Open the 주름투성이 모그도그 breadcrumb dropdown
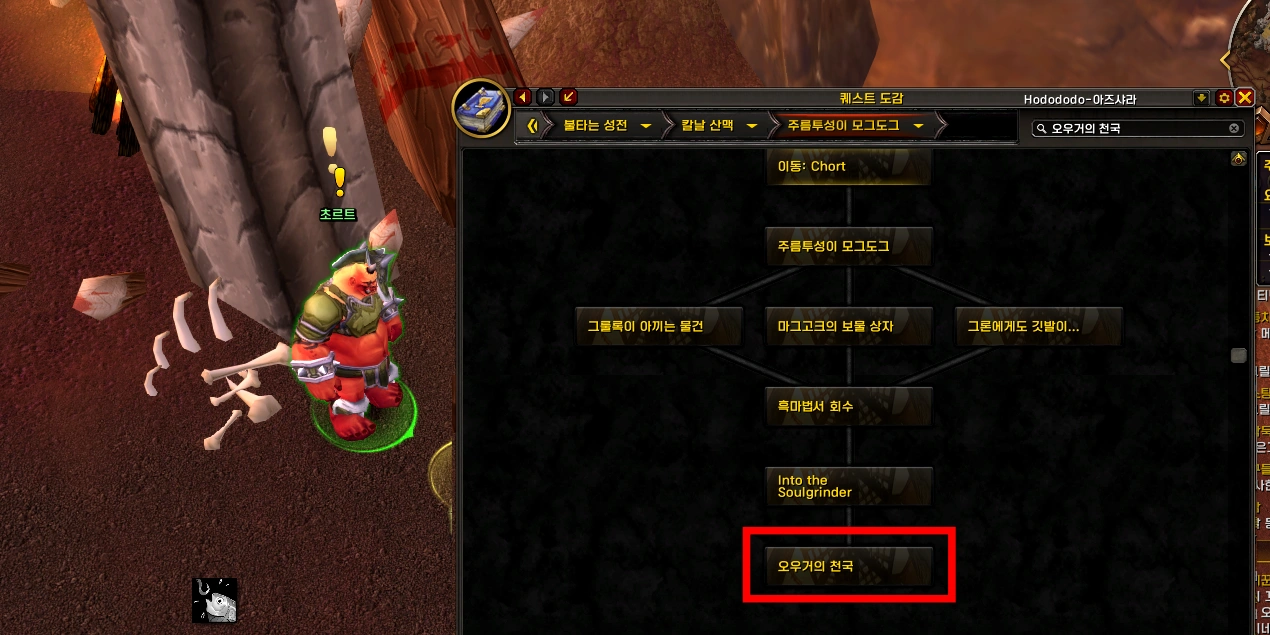This screenshot has height=635, width=1270. click(918, 126)
